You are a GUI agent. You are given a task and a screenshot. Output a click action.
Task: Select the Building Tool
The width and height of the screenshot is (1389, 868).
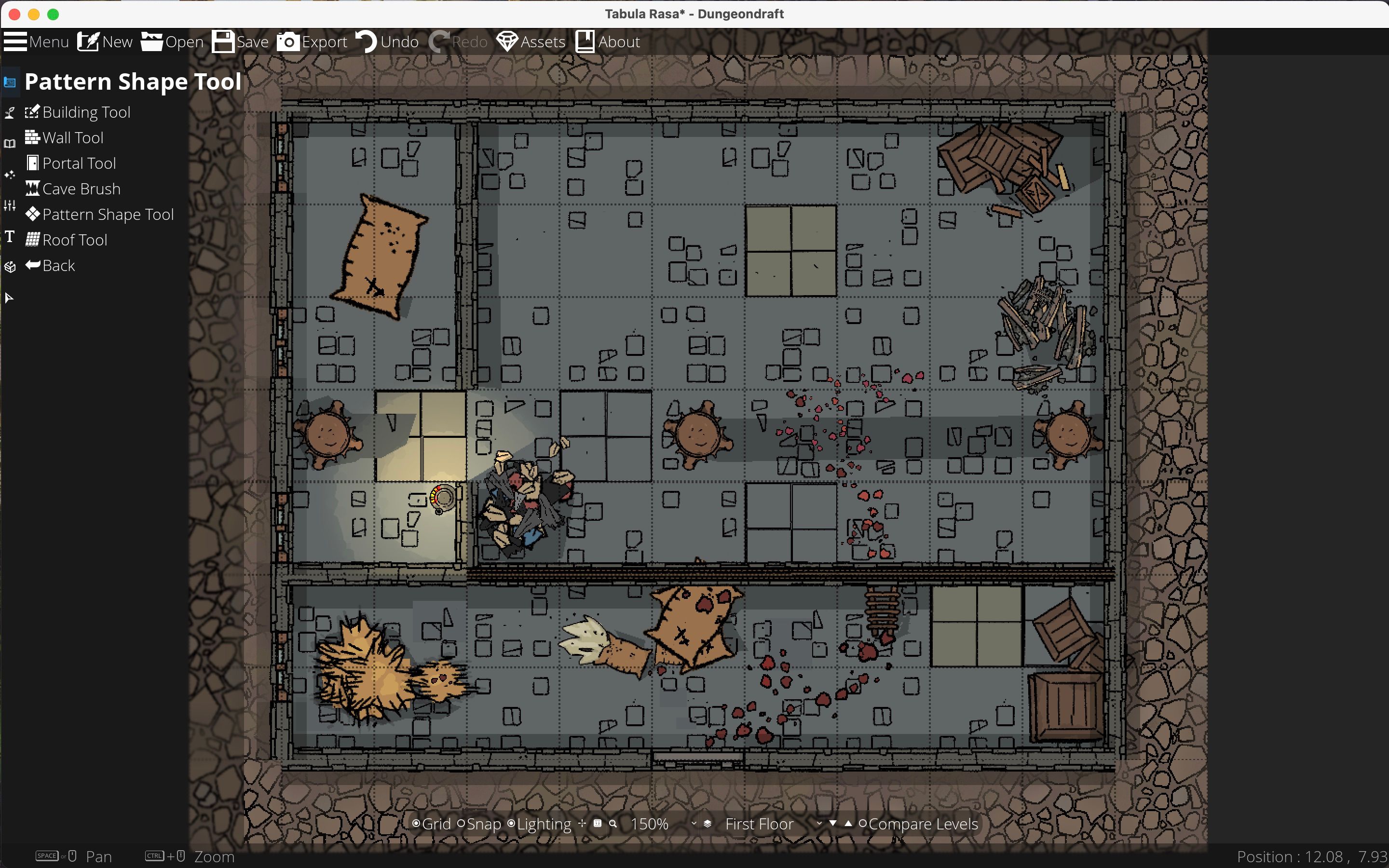(x=86, y=112)
